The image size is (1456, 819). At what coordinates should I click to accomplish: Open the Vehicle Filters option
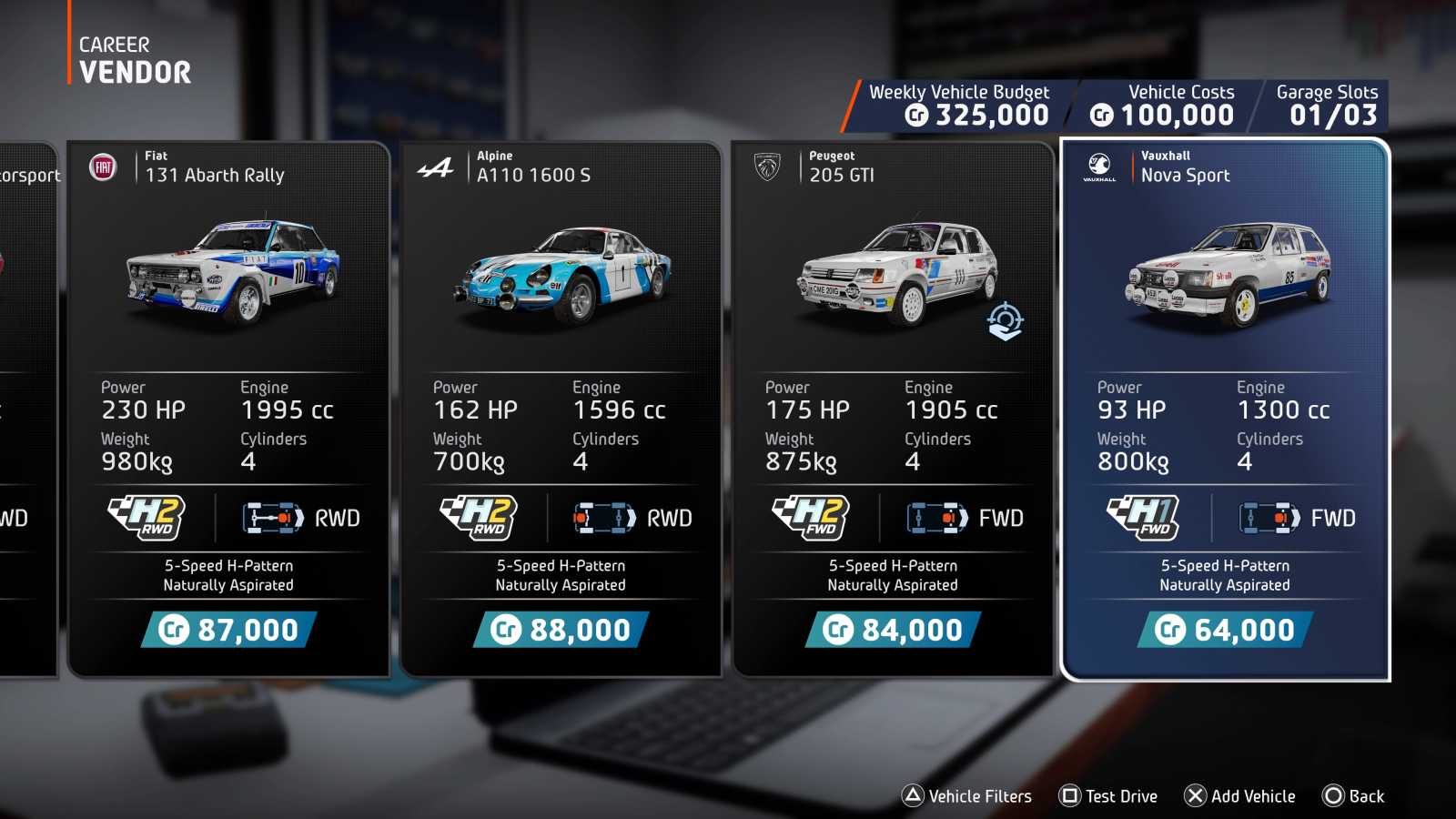pos(966,796)
